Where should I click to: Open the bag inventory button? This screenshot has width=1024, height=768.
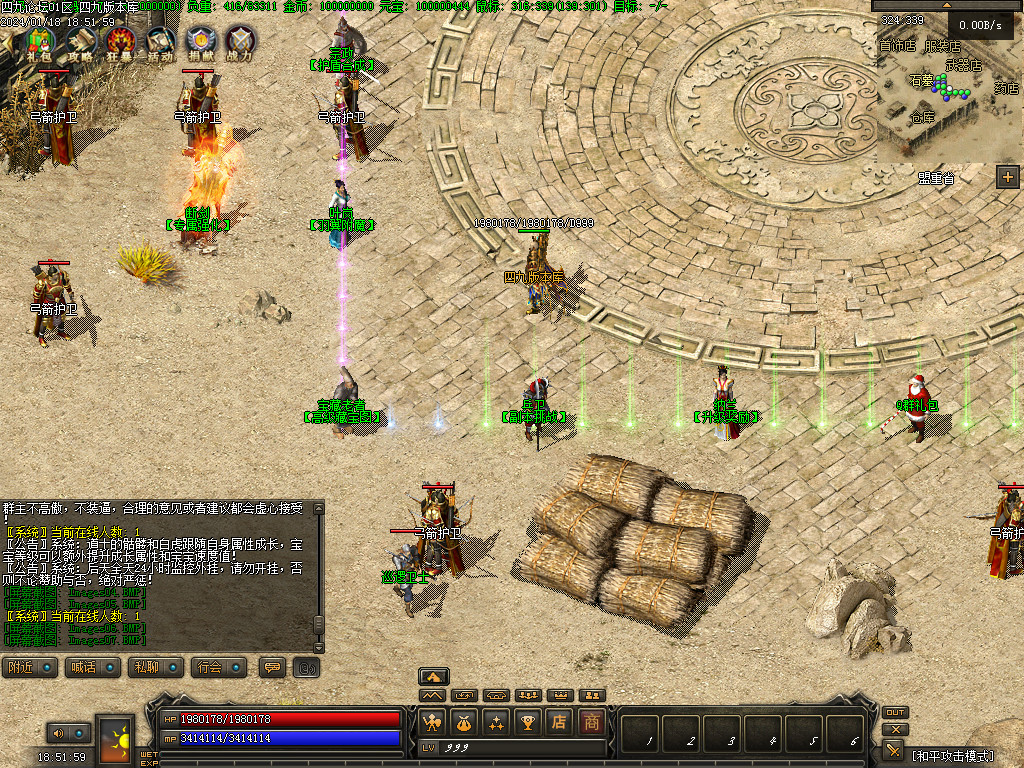[464, 722]
